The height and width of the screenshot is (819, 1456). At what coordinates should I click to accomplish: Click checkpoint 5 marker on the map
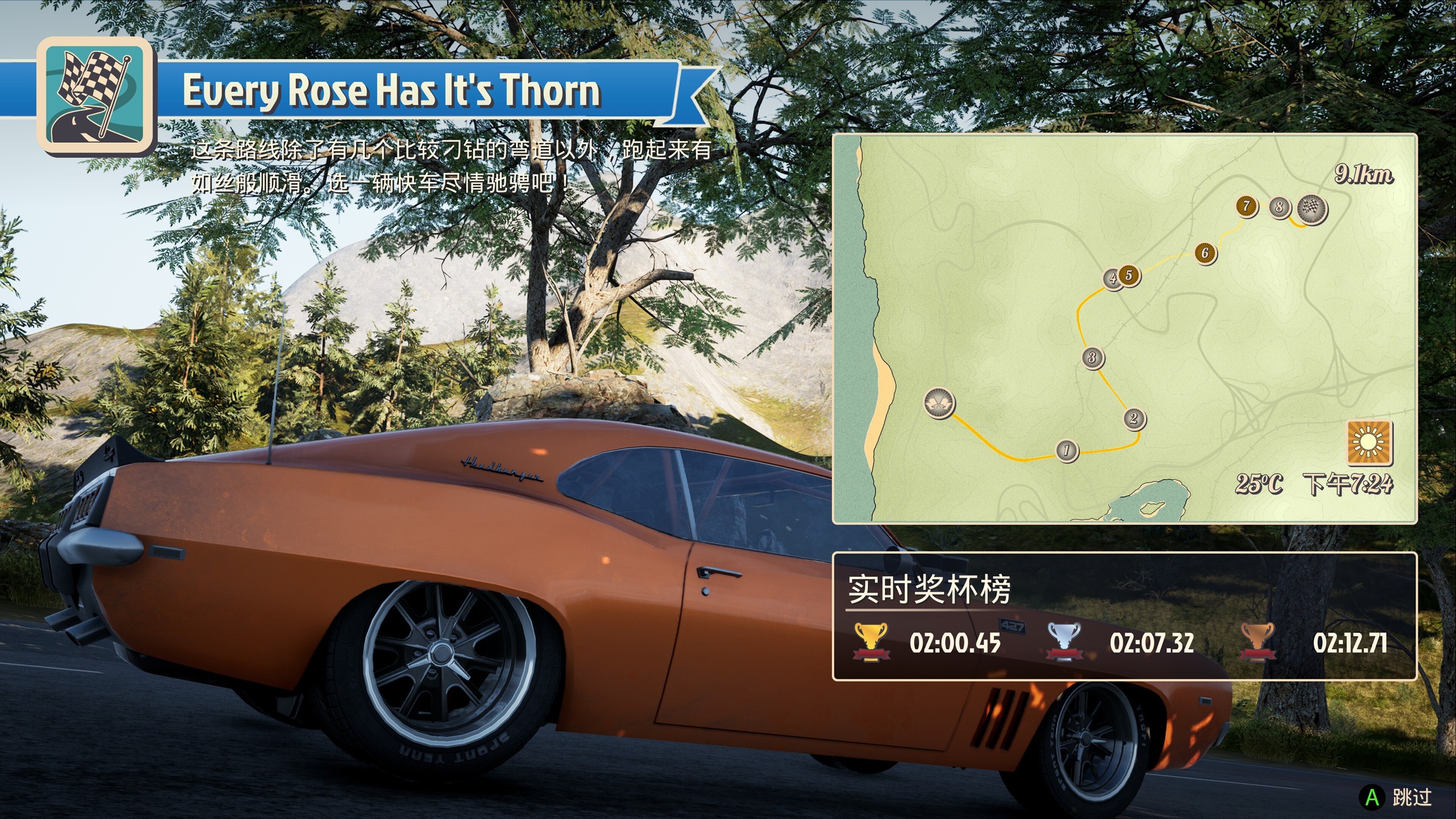coord(1130,275)
